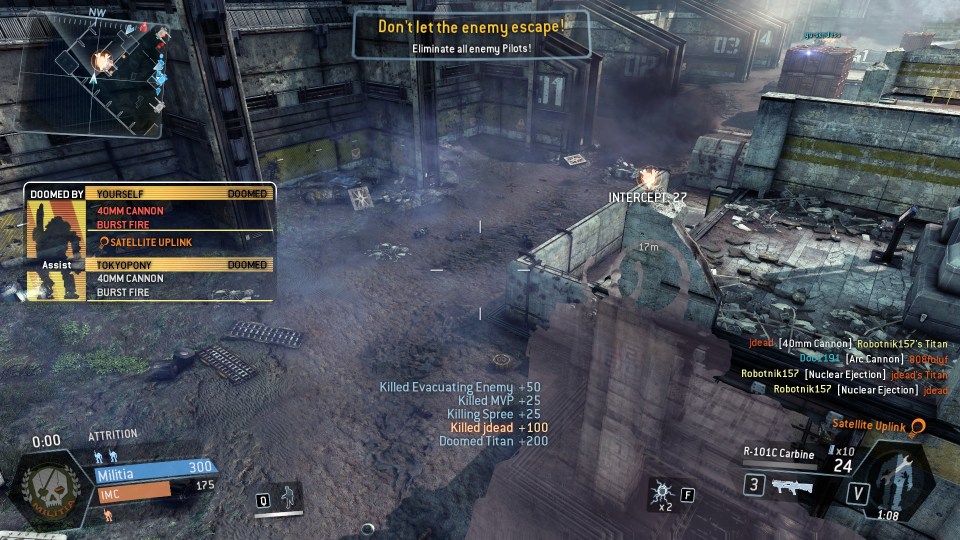Open the 'Don't let the enemy escape!' objective banner
The image size is (960, 540).
coord(471,35)
